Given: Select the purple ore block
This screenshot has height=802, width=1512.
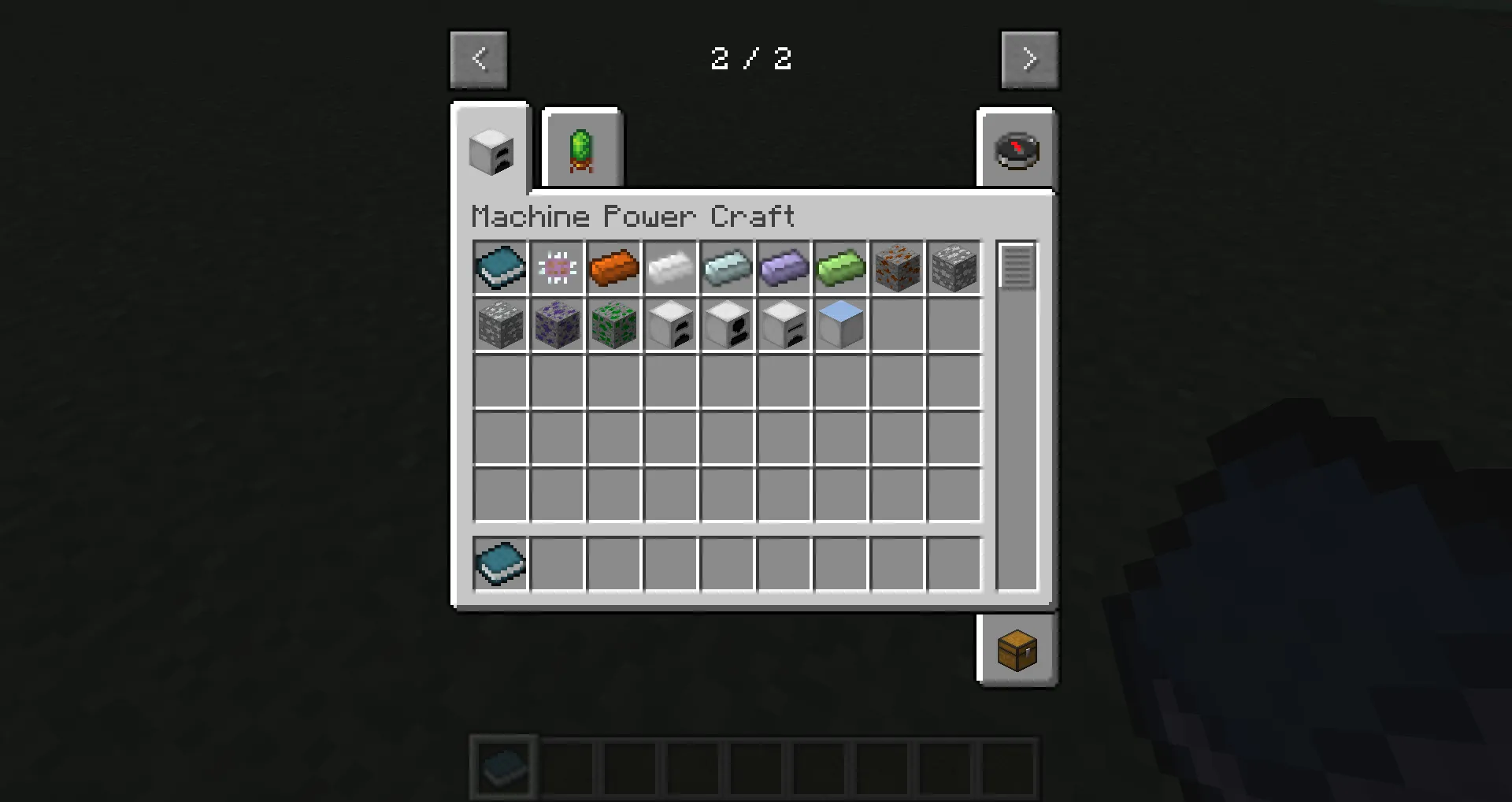Looking at the screenshot, I should 558,325.
